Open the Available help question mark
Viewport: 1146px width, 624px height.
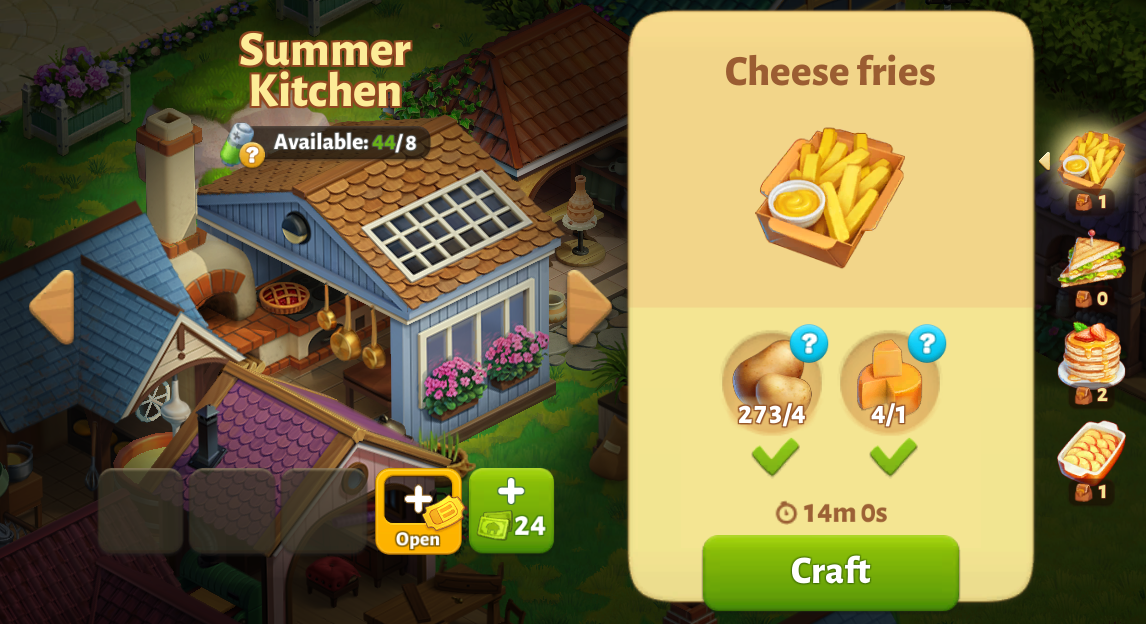tap(251, 154)
